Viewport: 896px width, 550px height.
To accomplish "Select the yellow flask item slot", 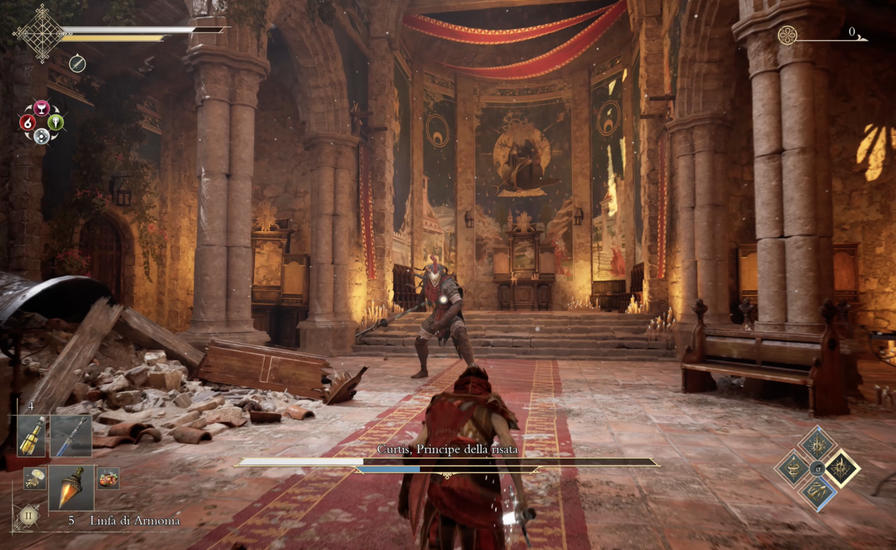I will pos(31,436).
